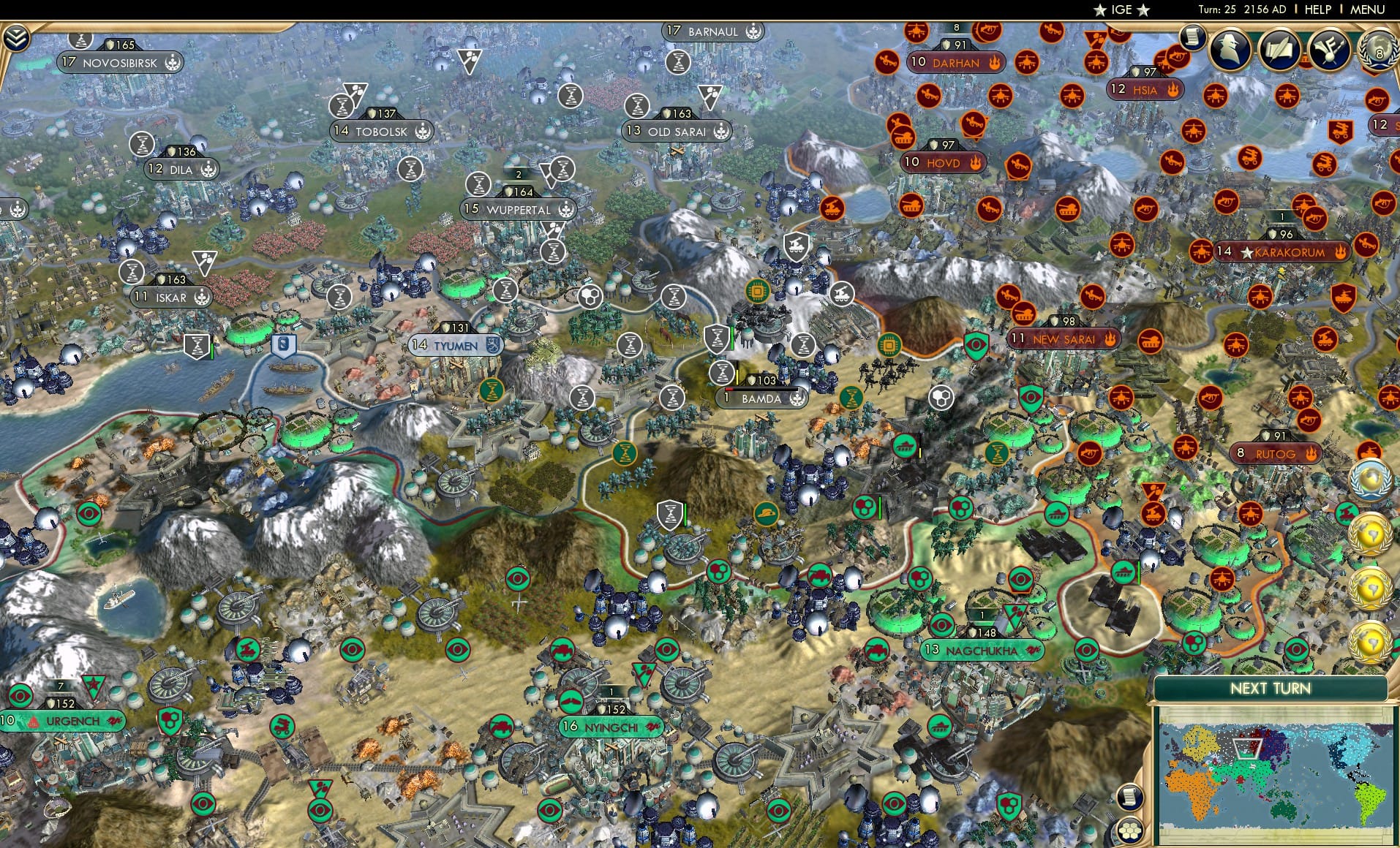Screen dimensions: 1400x848
Task: Open the scroll-and-quill overview icon at top right
Action: tap(1279, 51)
